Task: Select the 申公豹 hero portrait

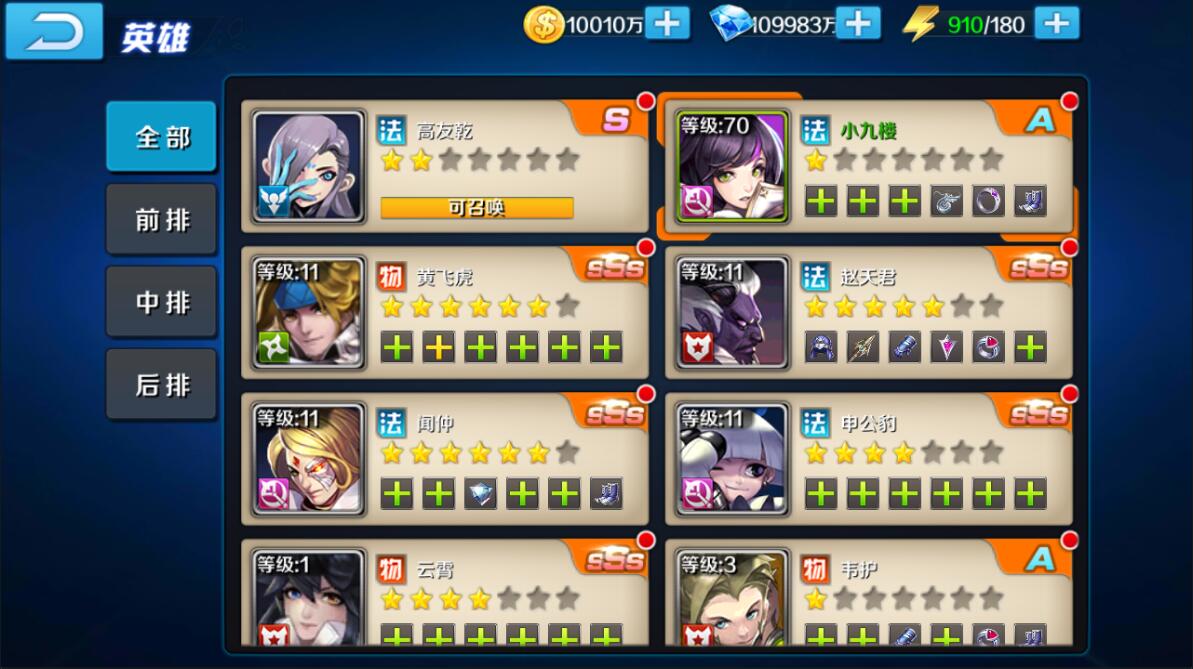Action: (731, 459)
